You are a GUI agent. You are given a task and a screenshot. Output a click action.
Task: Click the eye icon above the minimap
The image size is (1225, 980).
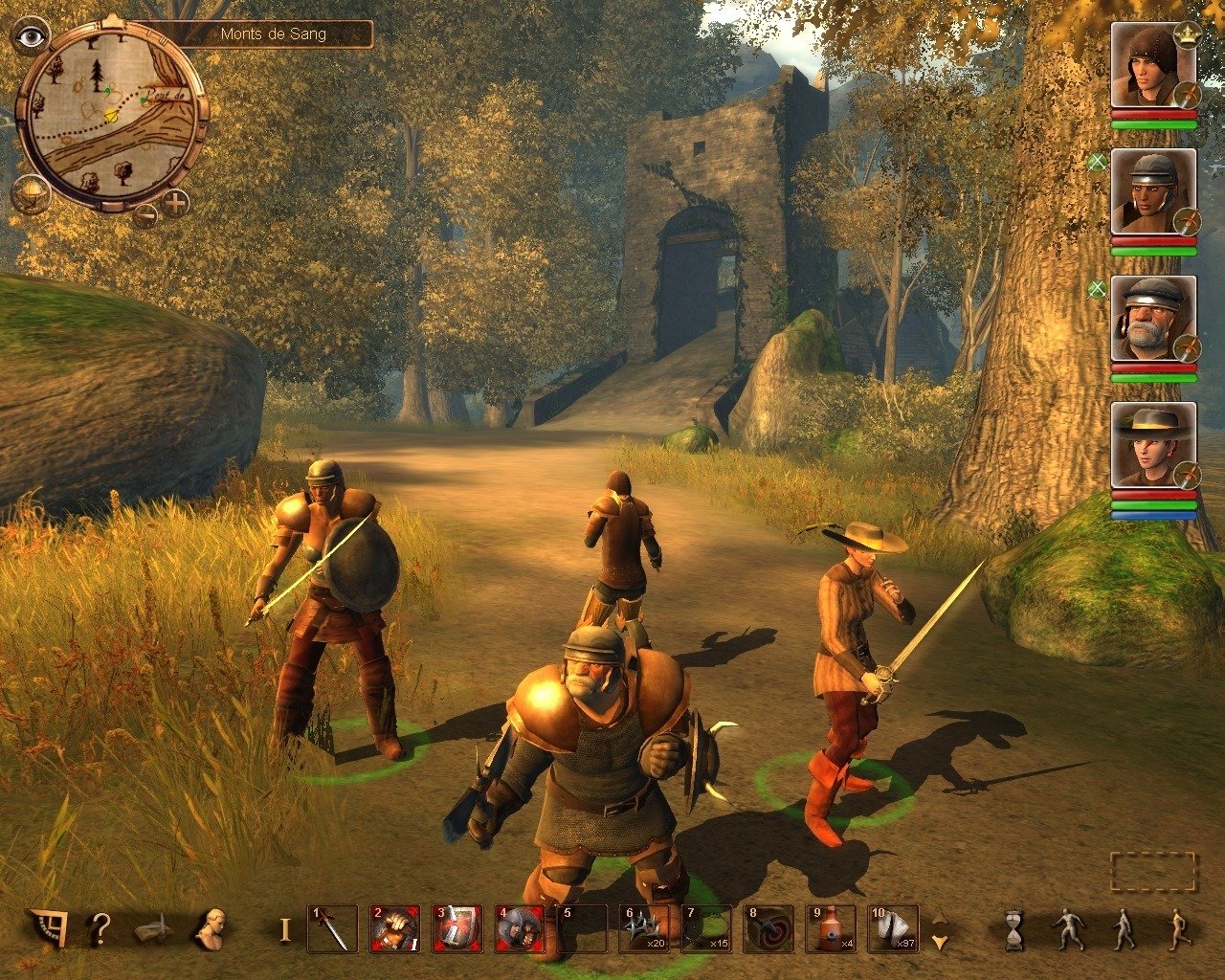point(32,36)
